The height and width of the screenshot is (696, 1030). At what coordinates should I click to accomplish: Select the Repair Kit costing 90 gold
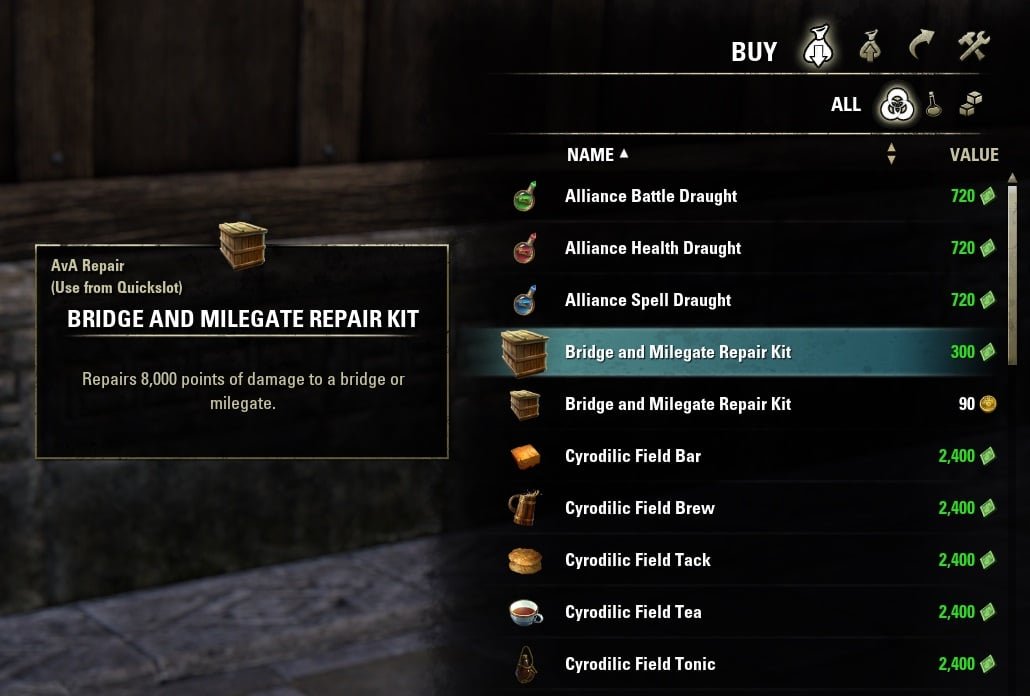[678, 404]
